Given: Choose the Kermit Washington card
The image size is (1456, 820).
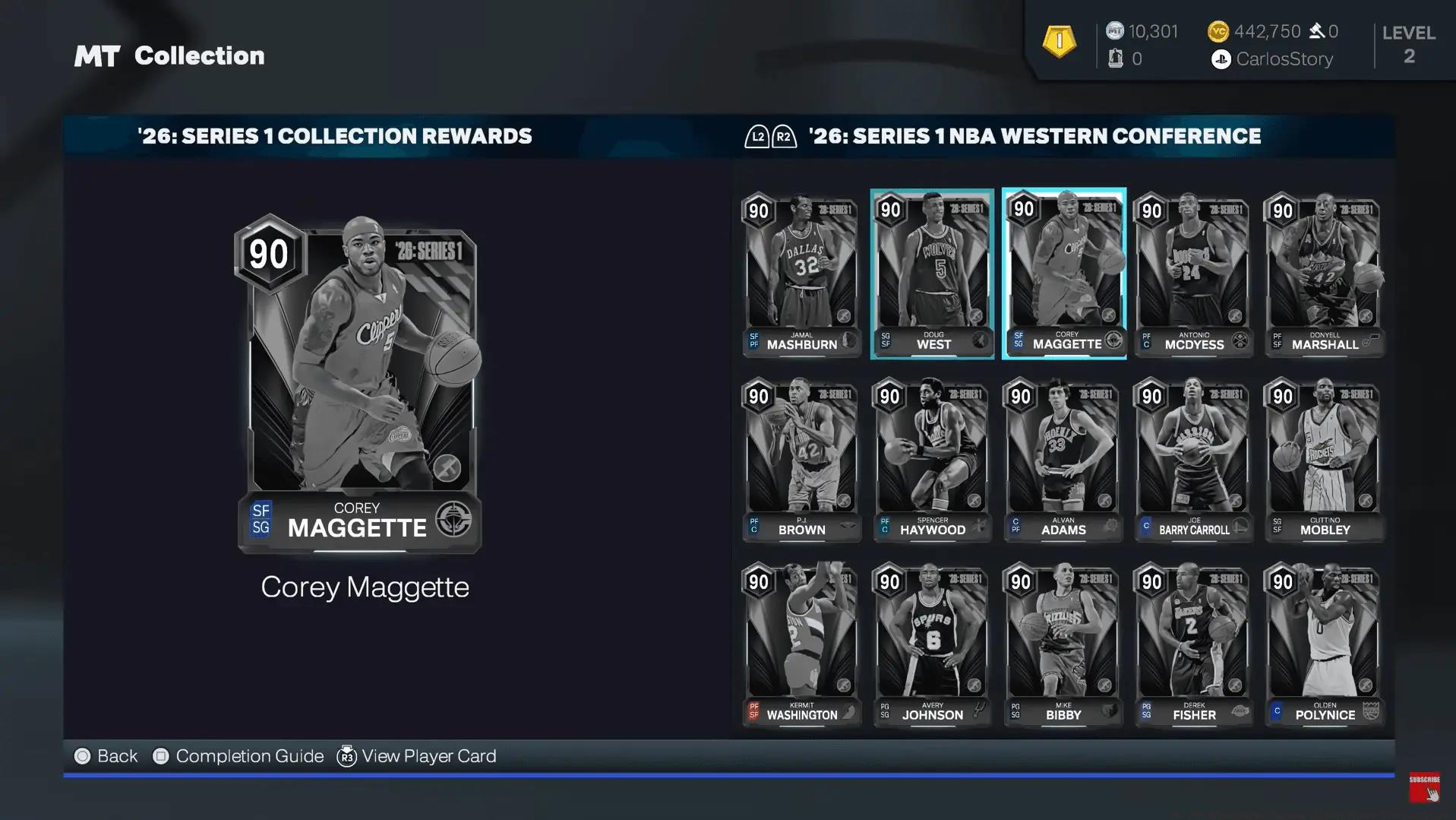Looking at the screenshot, I should coord(801,644).
